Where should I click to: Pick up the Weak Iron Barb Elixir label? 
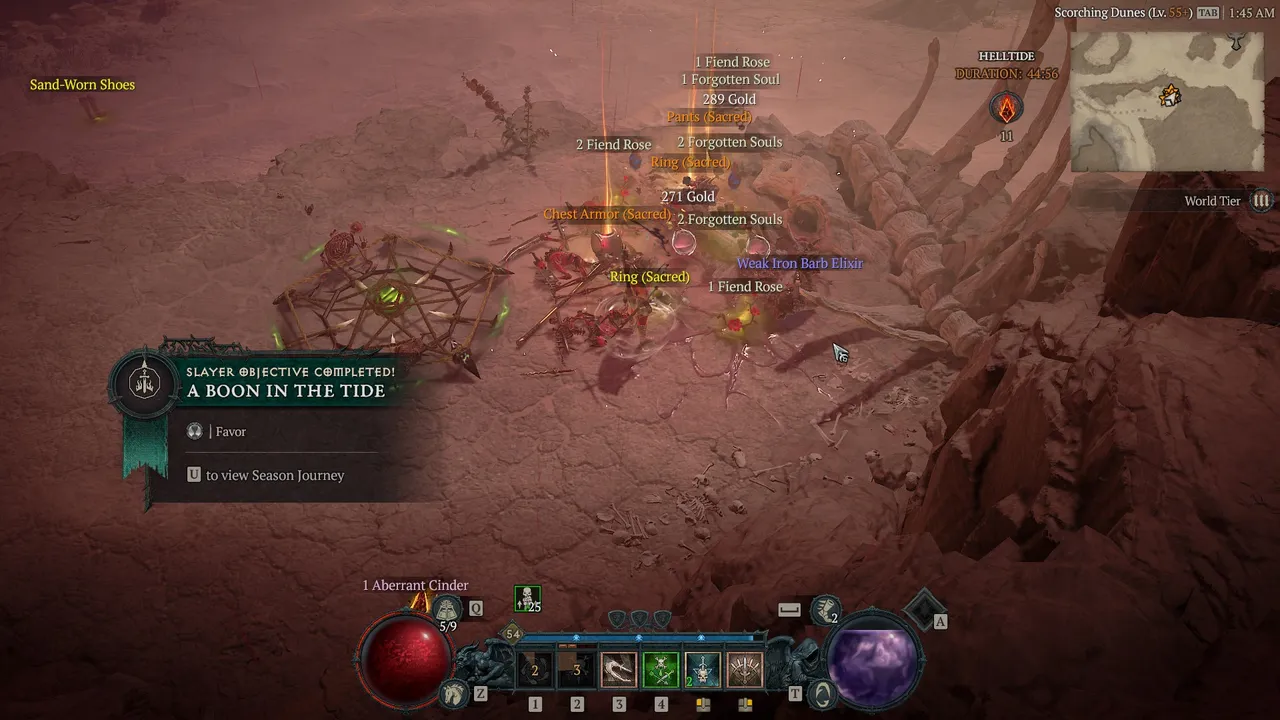(800, 264)
